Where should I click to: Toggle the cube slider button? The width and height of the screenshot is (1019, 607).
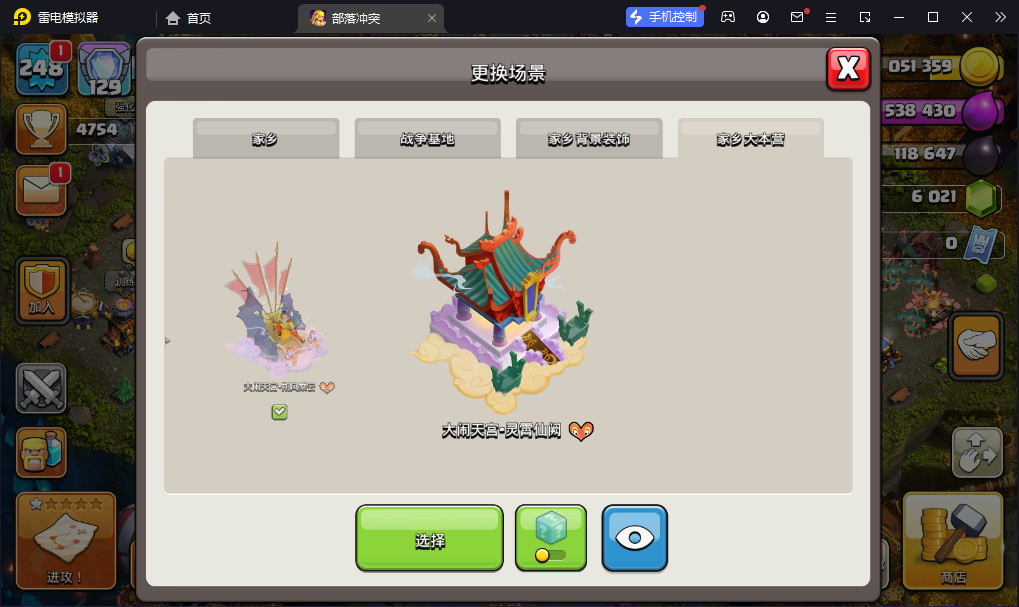[x=550, y=538]
